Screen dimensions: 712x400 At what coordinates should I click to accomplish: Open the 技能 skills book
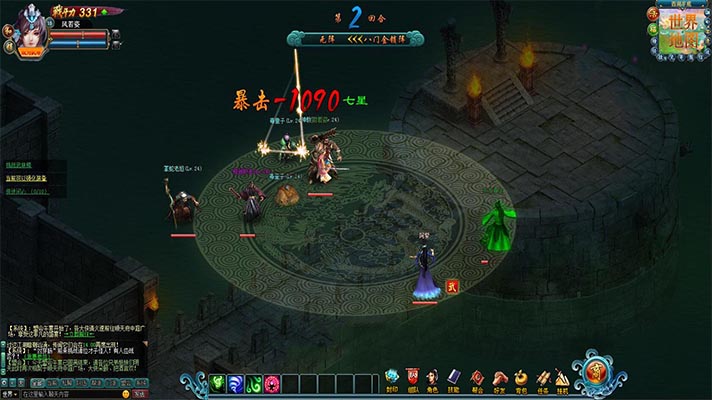(x=454, y=379)
